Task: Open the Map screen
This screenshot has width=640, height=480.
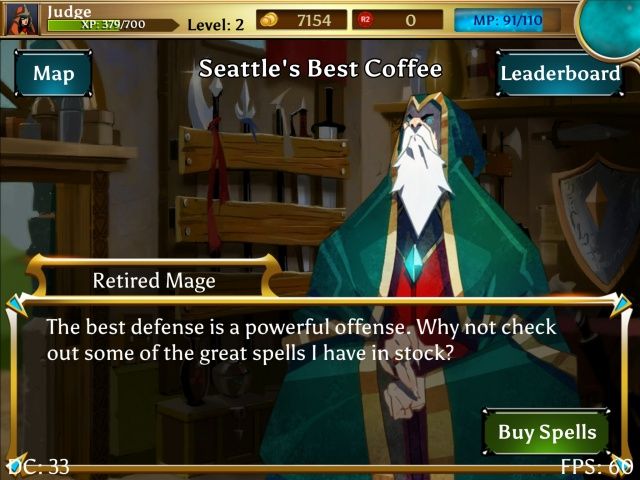Action: click(53, 73)
